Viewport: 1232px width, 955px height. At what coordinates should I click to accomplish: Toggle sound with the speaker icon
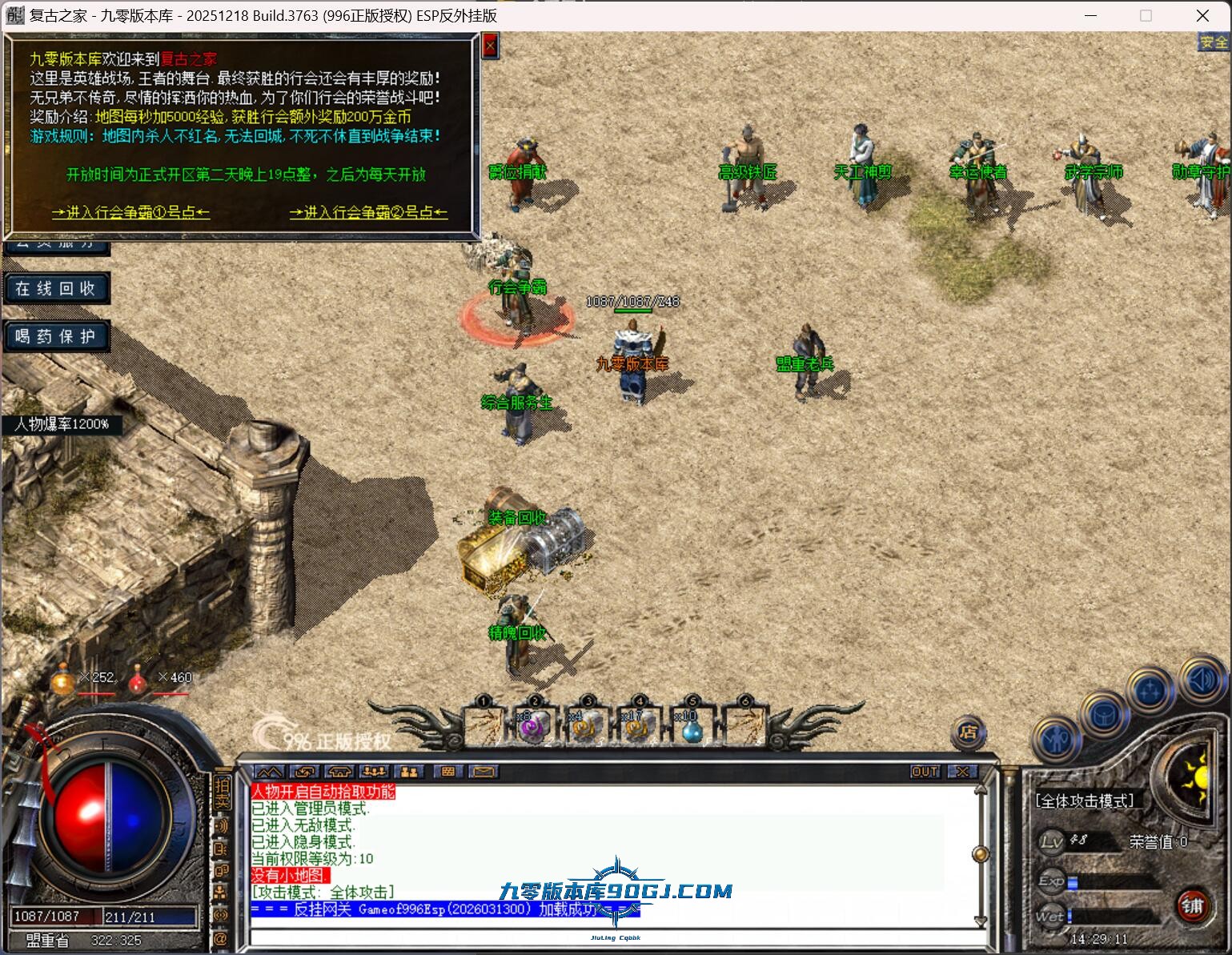point(1198,680)
